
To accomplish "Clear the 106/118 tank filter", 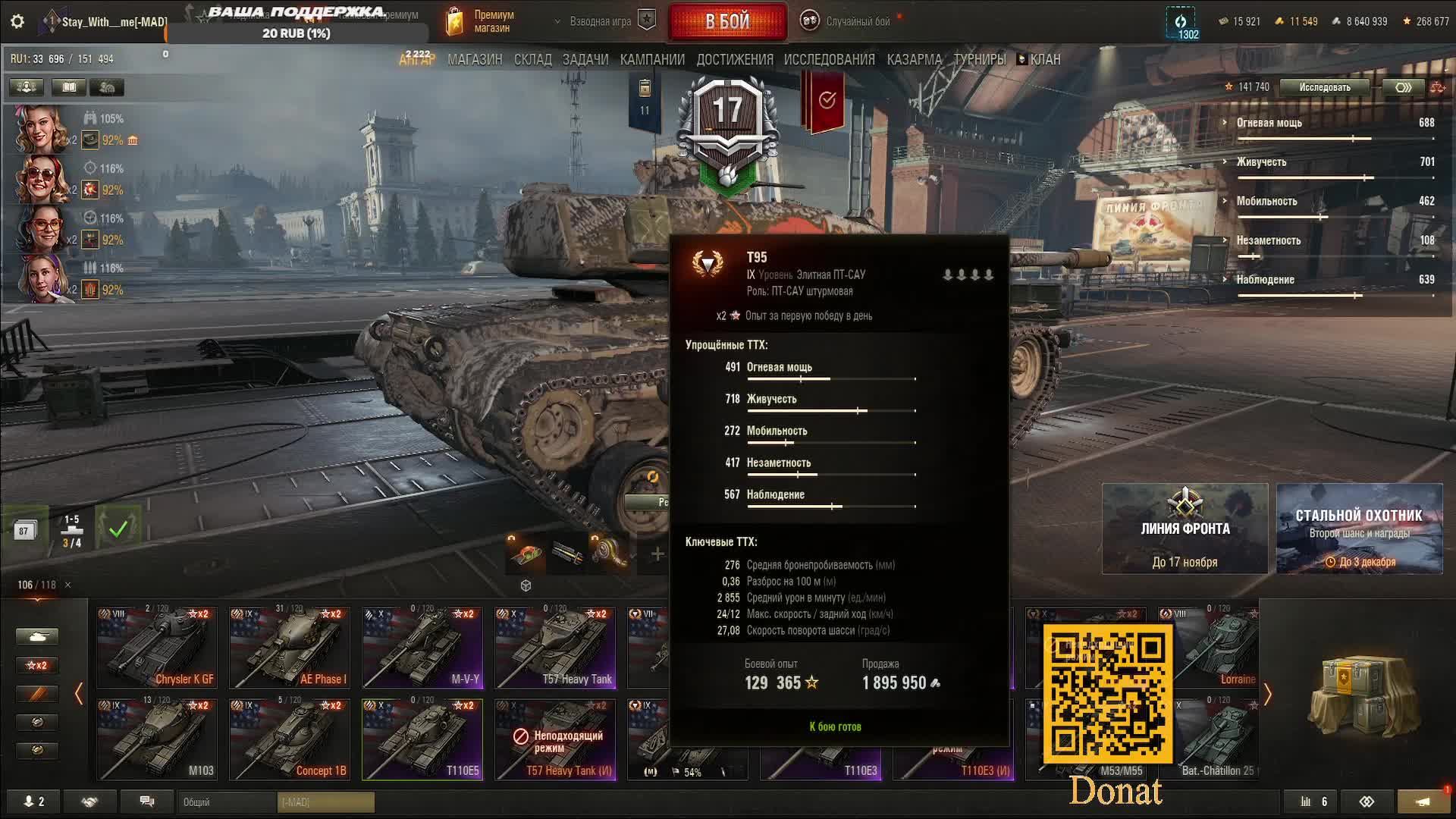I will 67,585.
